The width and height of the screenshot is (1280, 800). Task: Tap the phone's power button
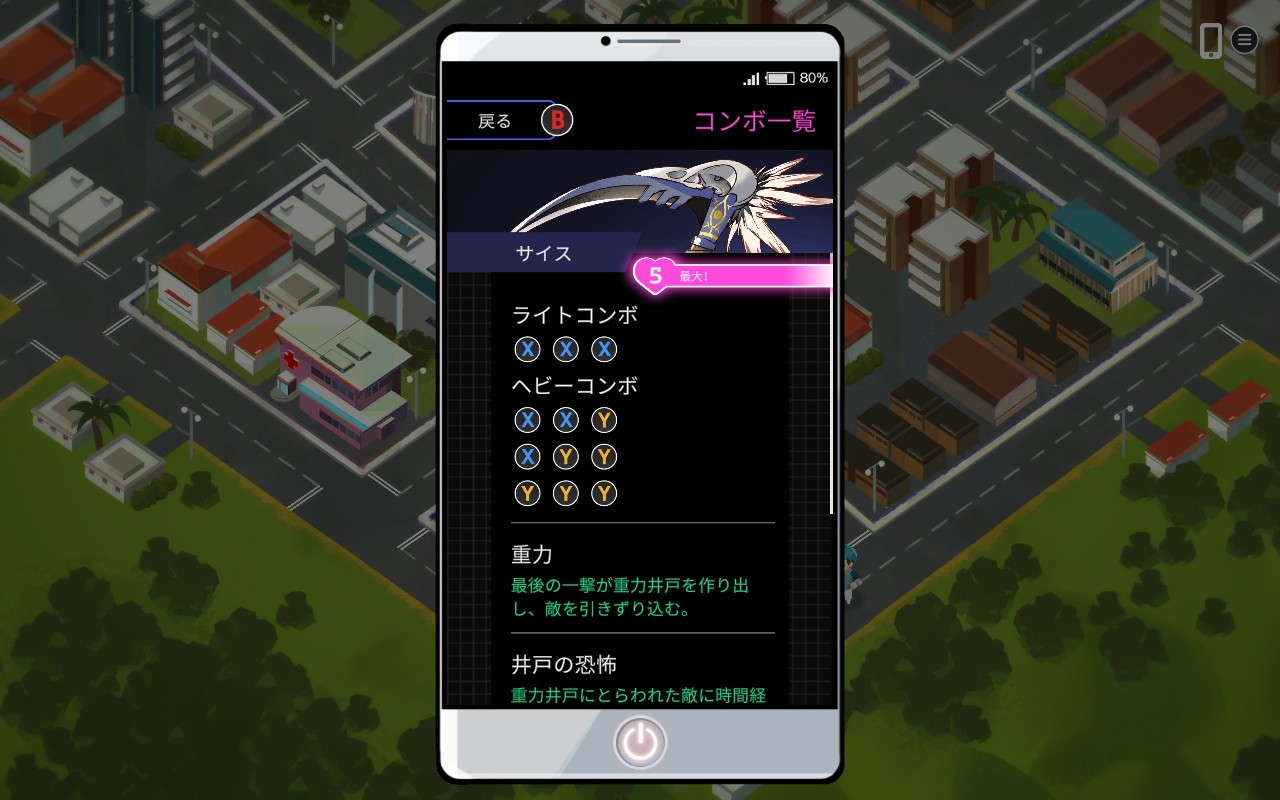pyautogui.click(x=640, y=743)
